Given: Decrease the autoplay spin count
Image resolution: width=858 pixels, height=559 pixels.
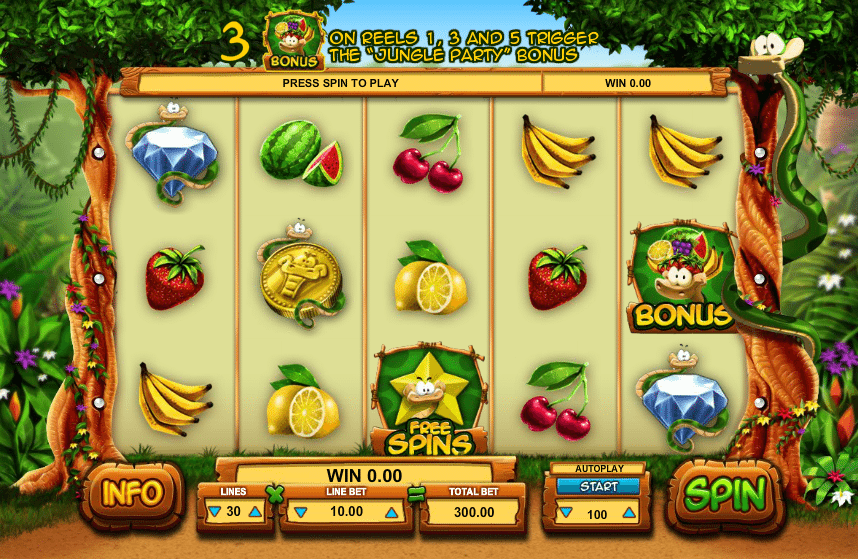Looking at the screenshot, I should coord(567,514).
